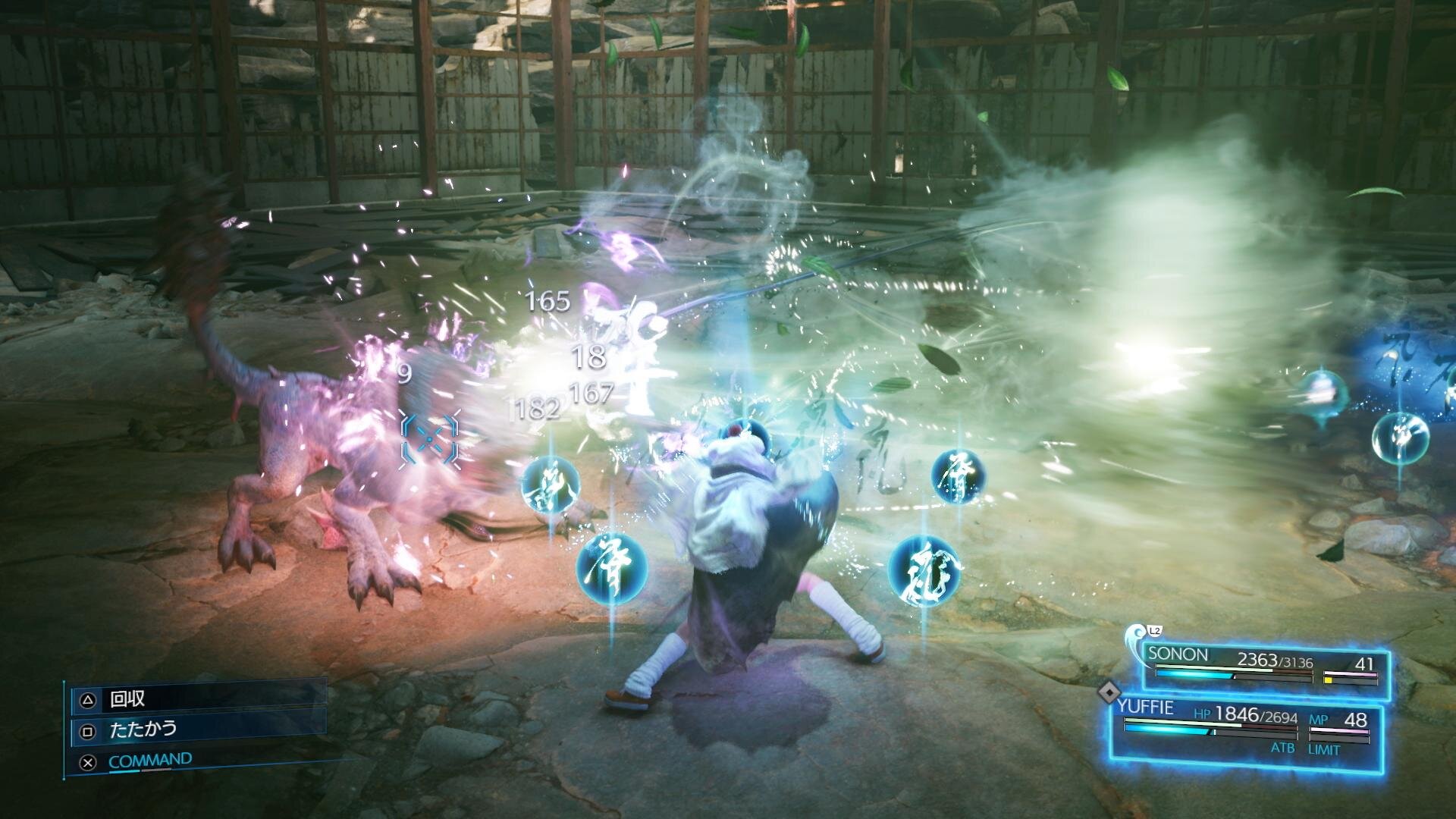This screenshot has width=1456, height=819.
Task: Click the Triangle button icon beside 回収
Action: (89, 699)
